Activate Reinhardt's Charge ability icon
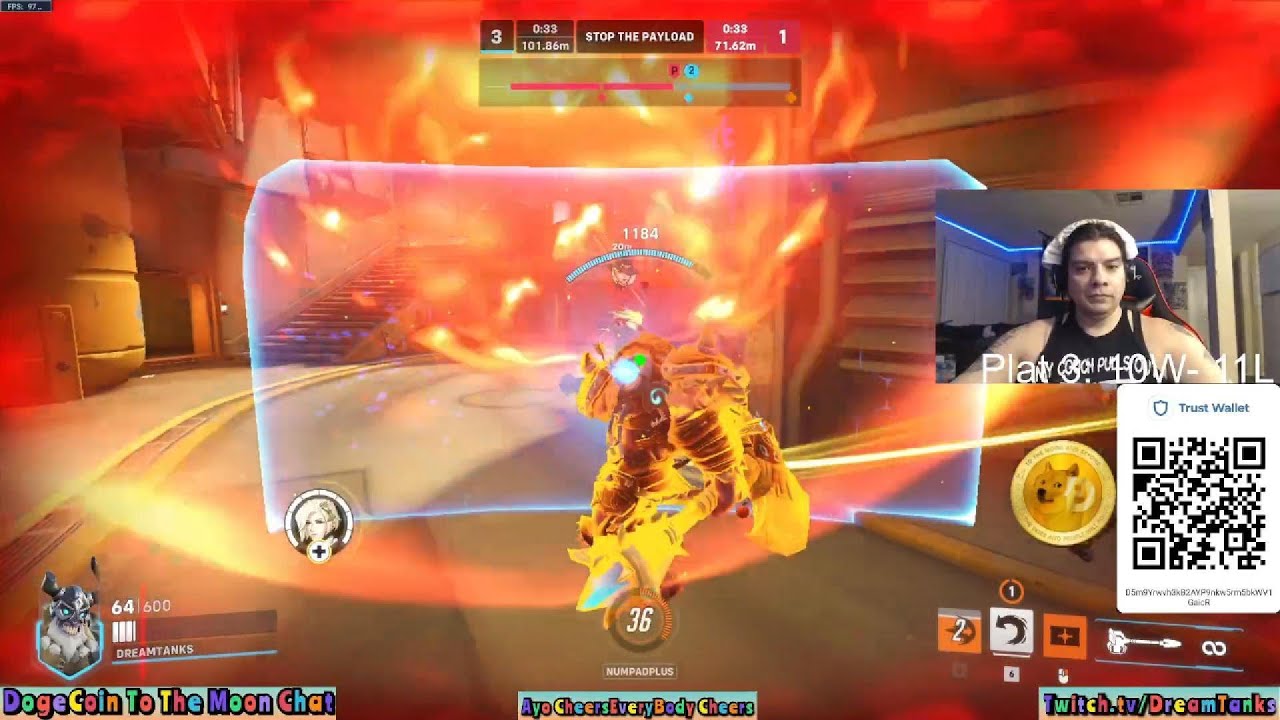Image resolution: width=1280 pixels, height=720 pixels. pyautogui.click(x=958, y=632)
